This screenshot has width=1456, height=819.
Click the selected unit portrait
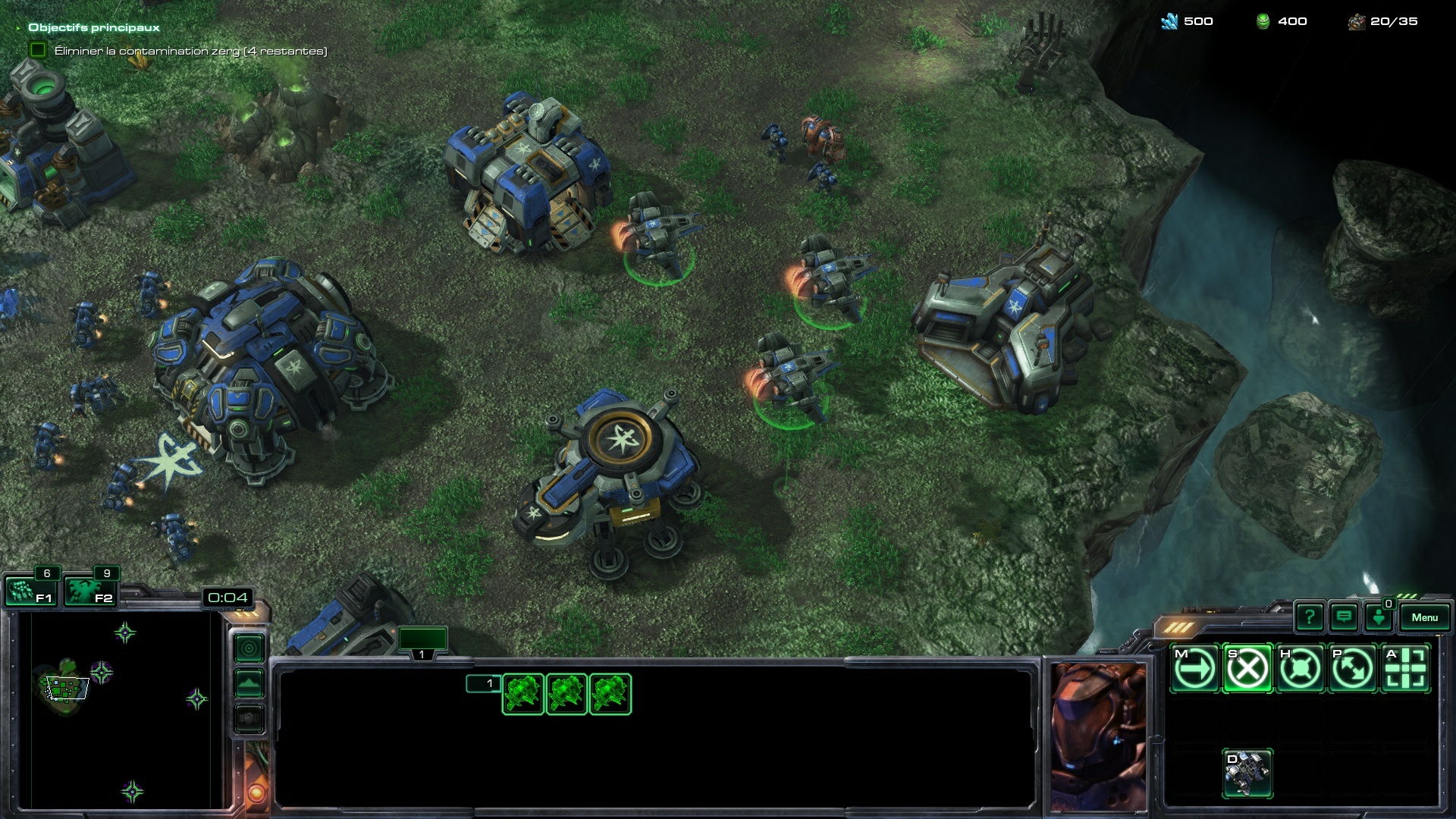(x=1097, y=736)
